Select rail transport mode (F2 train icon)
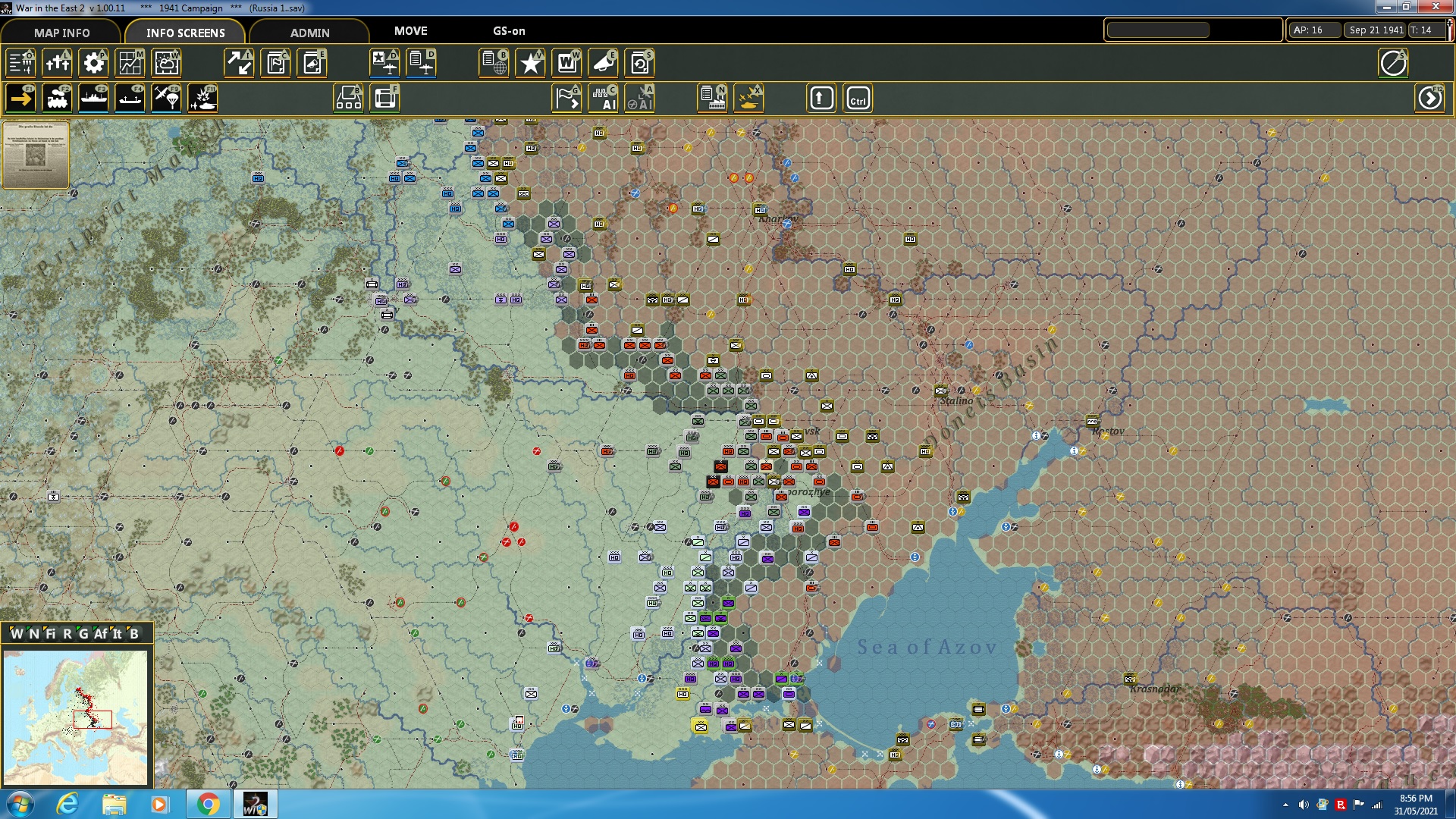1456x819 pixels. click(x=57, y=98)
